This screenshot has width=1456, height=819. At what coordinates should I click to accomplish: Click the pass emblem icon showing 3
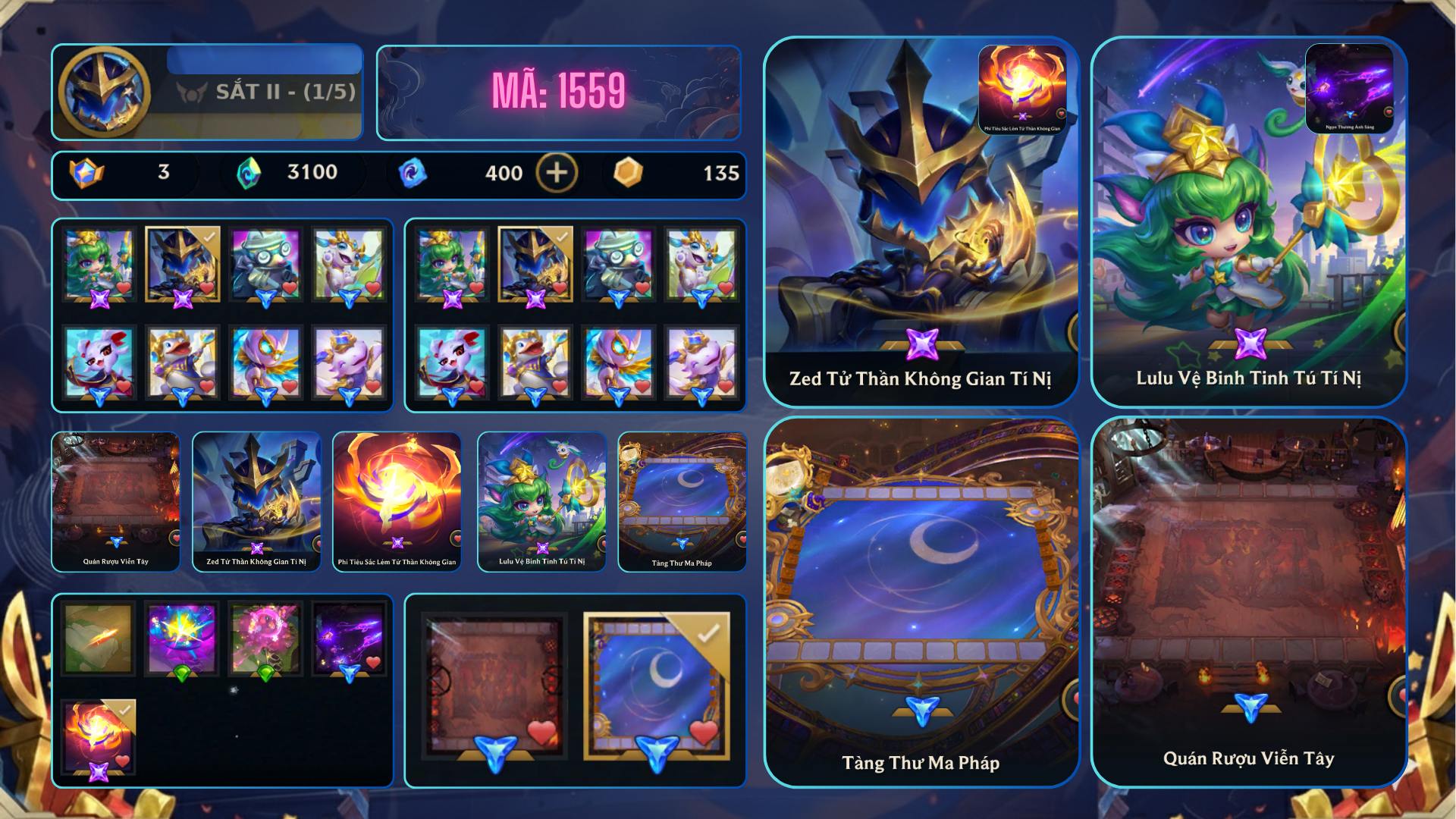tap(86, 173)
